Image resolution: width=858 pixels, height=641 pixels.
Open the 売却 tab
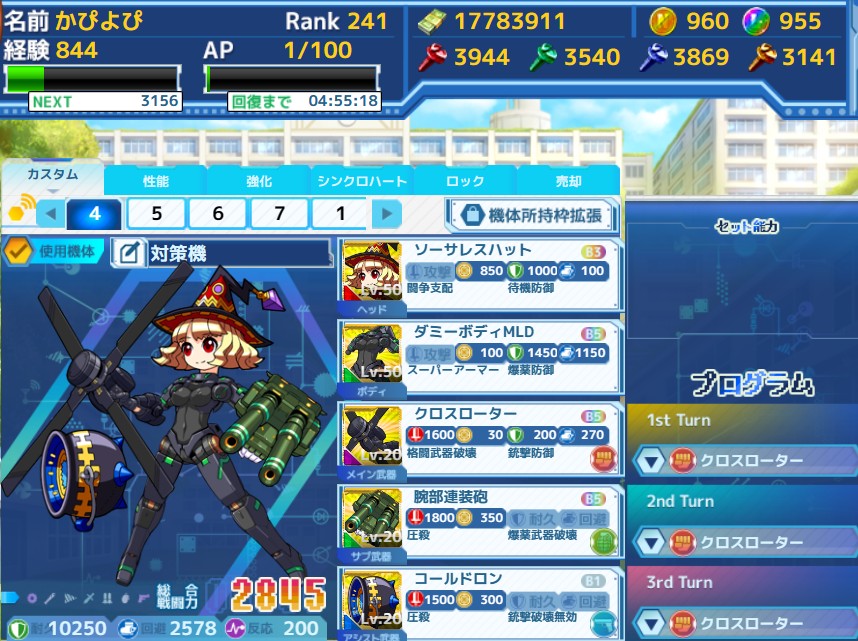568,181
